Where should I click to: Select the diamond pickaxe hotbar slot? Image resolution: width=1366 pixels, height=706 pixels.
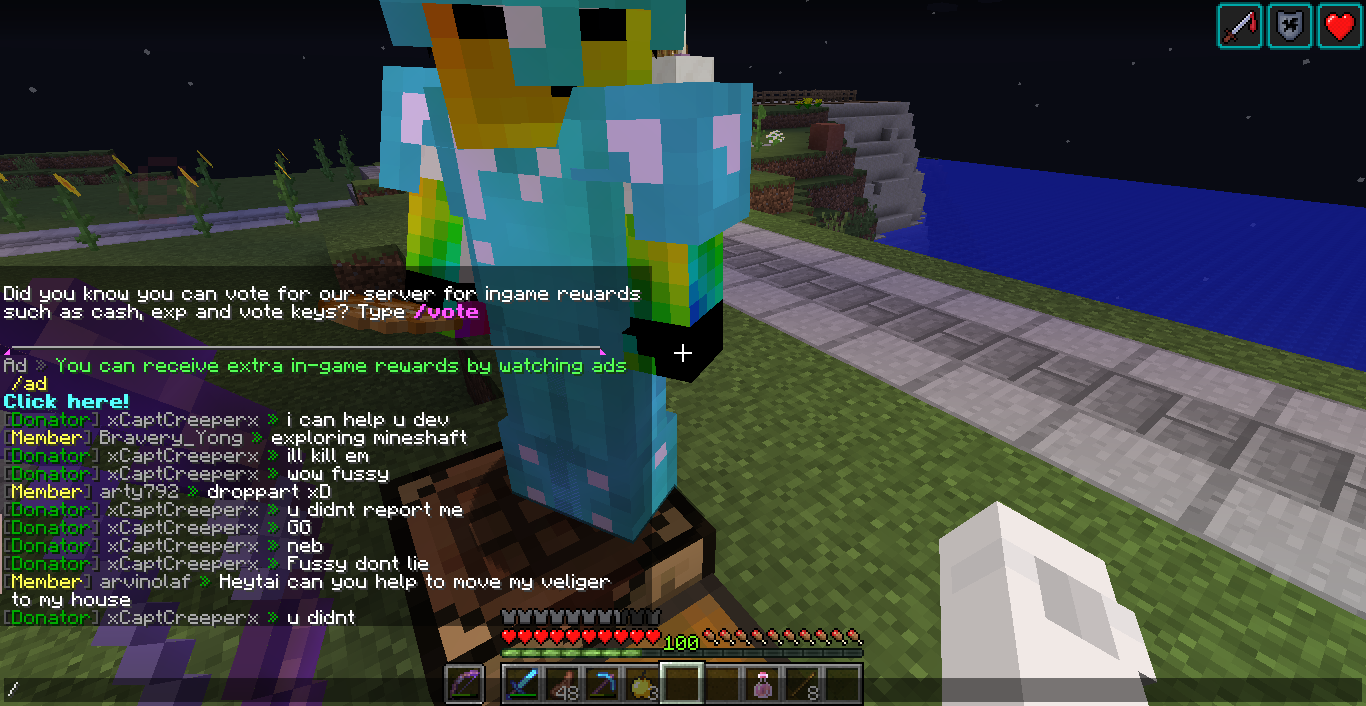pyautogui.click(x=602, y=684)
